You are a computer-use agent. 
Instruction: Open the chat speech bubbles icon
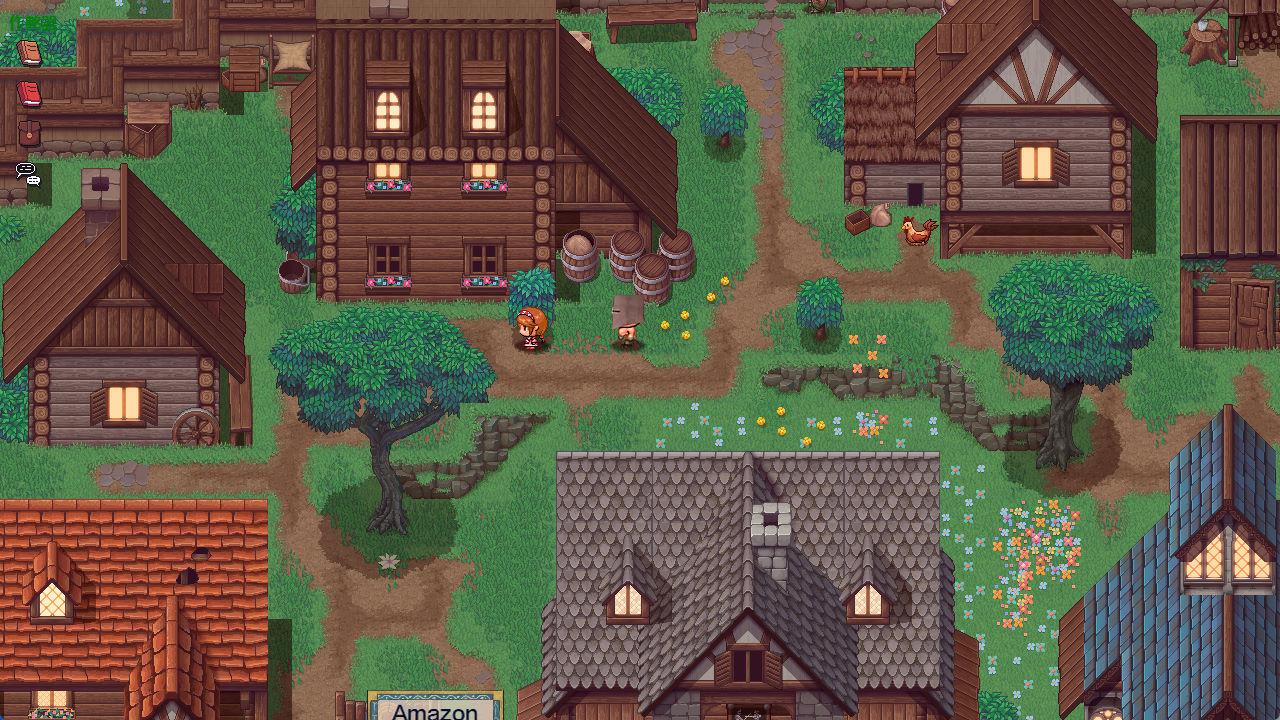pyautogui.click(x=28, y=174)
